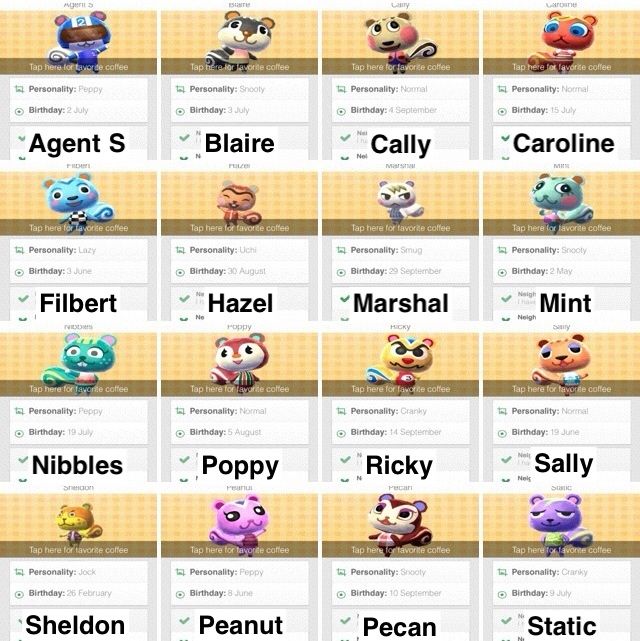Show Agent S's favorite coffee bar
640x641 pixels.
pyautogui.click(x=79, y=67)
